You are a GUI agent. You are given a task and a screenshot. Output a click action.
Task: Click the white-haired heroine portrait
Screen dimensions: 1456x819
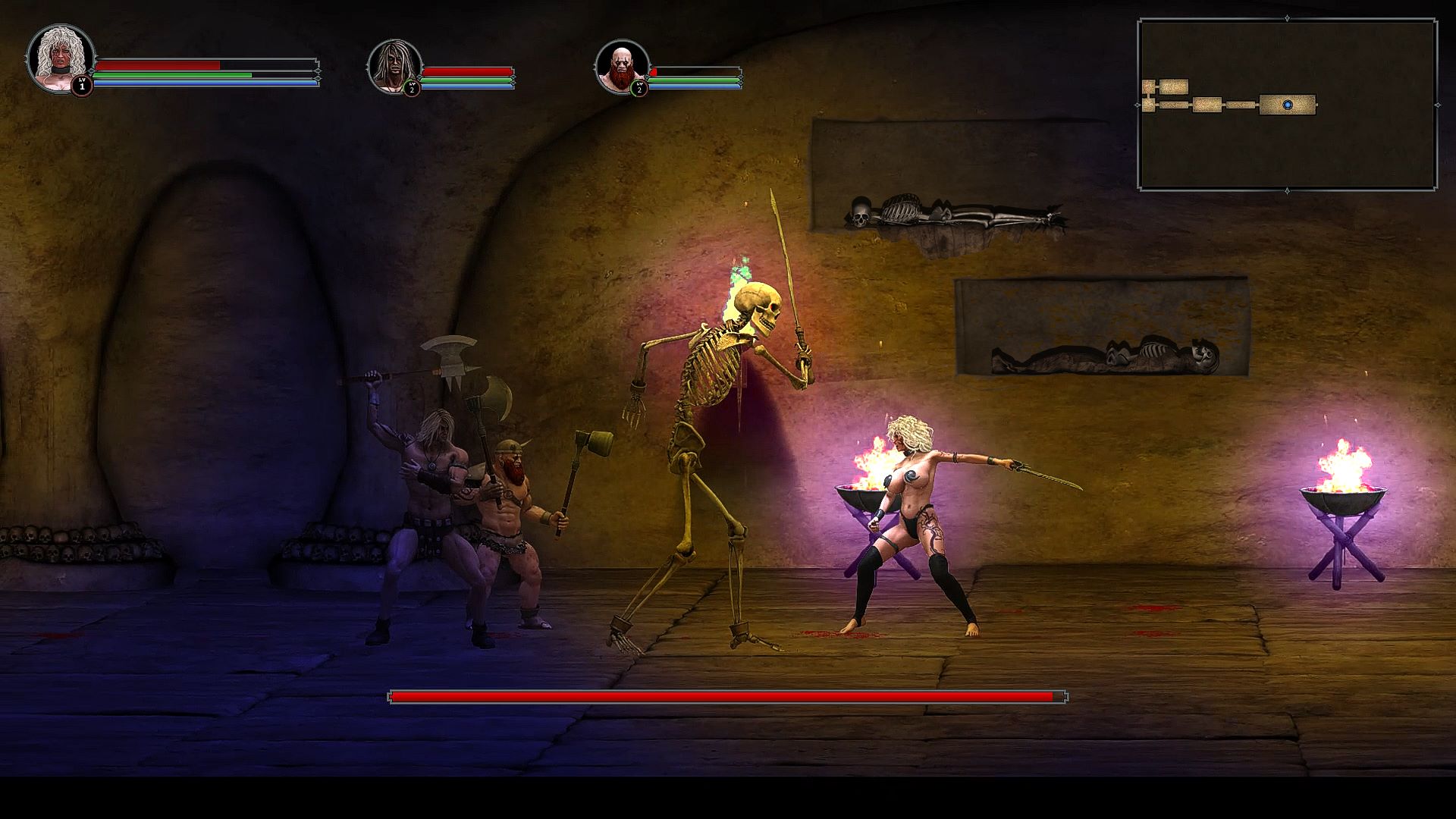point(60,59)
